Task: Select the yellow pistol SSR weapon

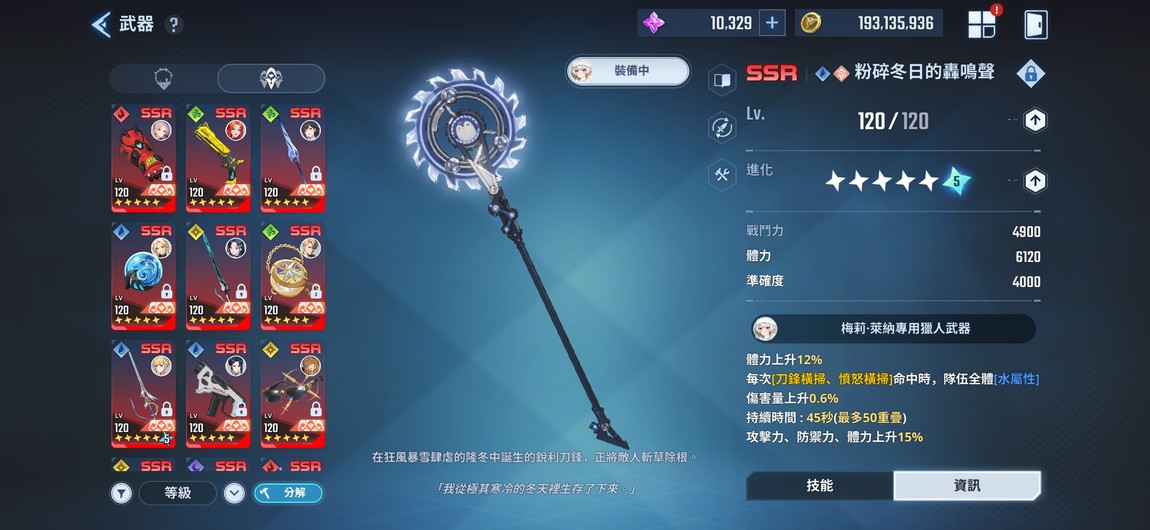Action: [218, 158]
